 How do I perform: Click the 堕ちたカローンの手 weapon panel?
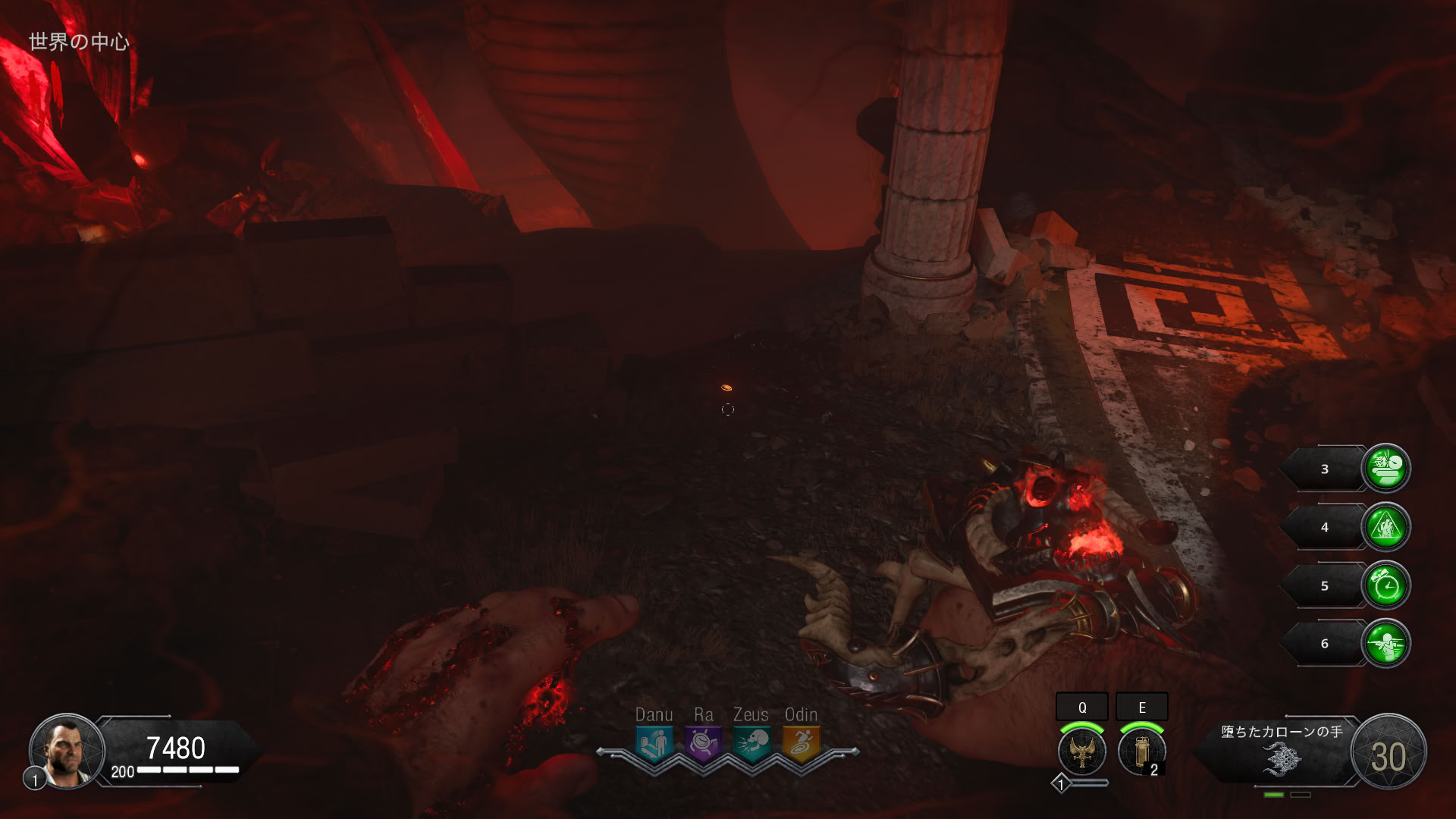pos(1281,751)
